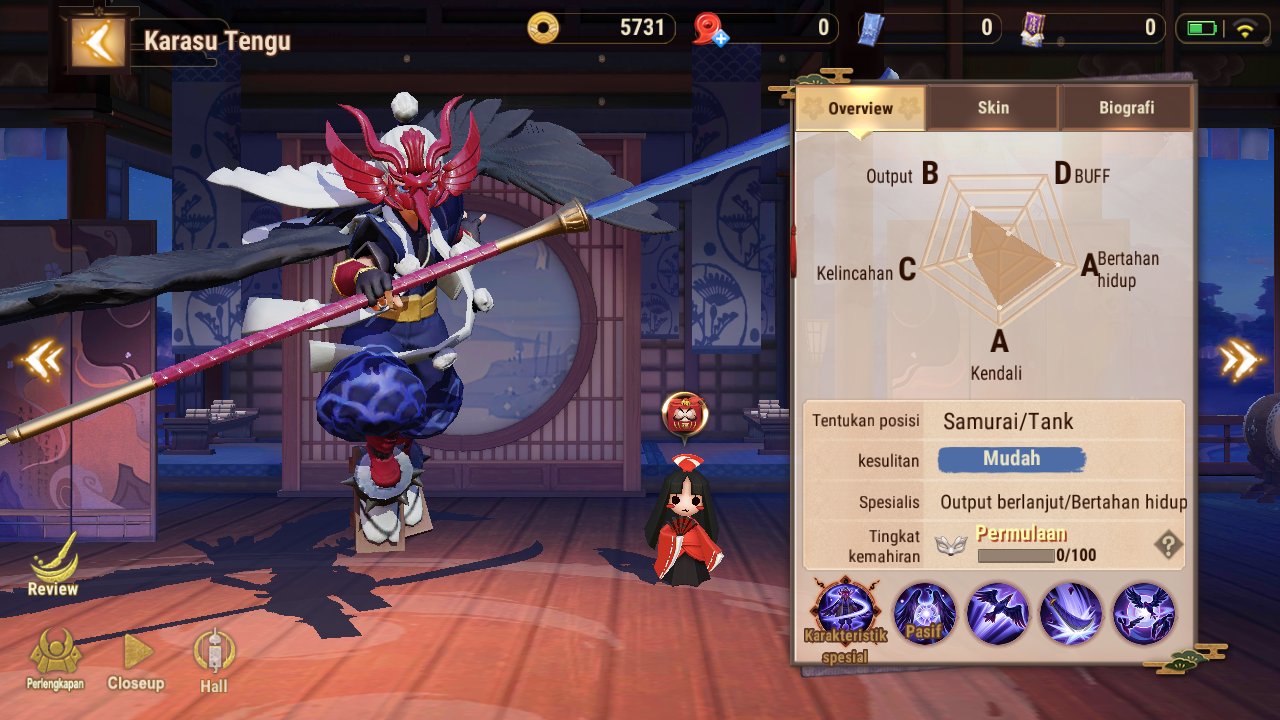Enter the Hall lantern icon
The image size is (1280, 720).
(x=214, y=660)
